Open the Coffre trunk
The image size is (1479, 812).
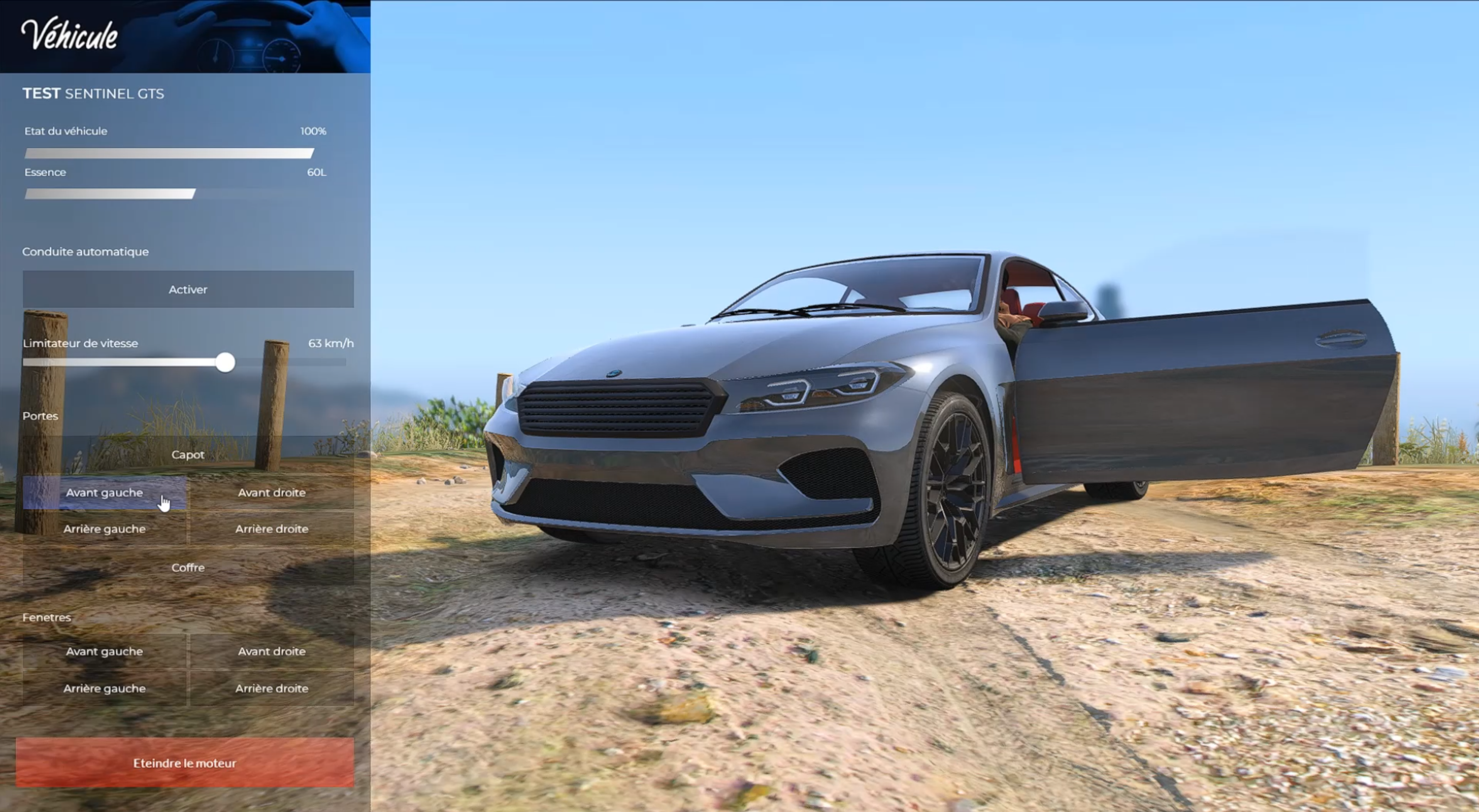pyautogui.click(x=188, y=567)
